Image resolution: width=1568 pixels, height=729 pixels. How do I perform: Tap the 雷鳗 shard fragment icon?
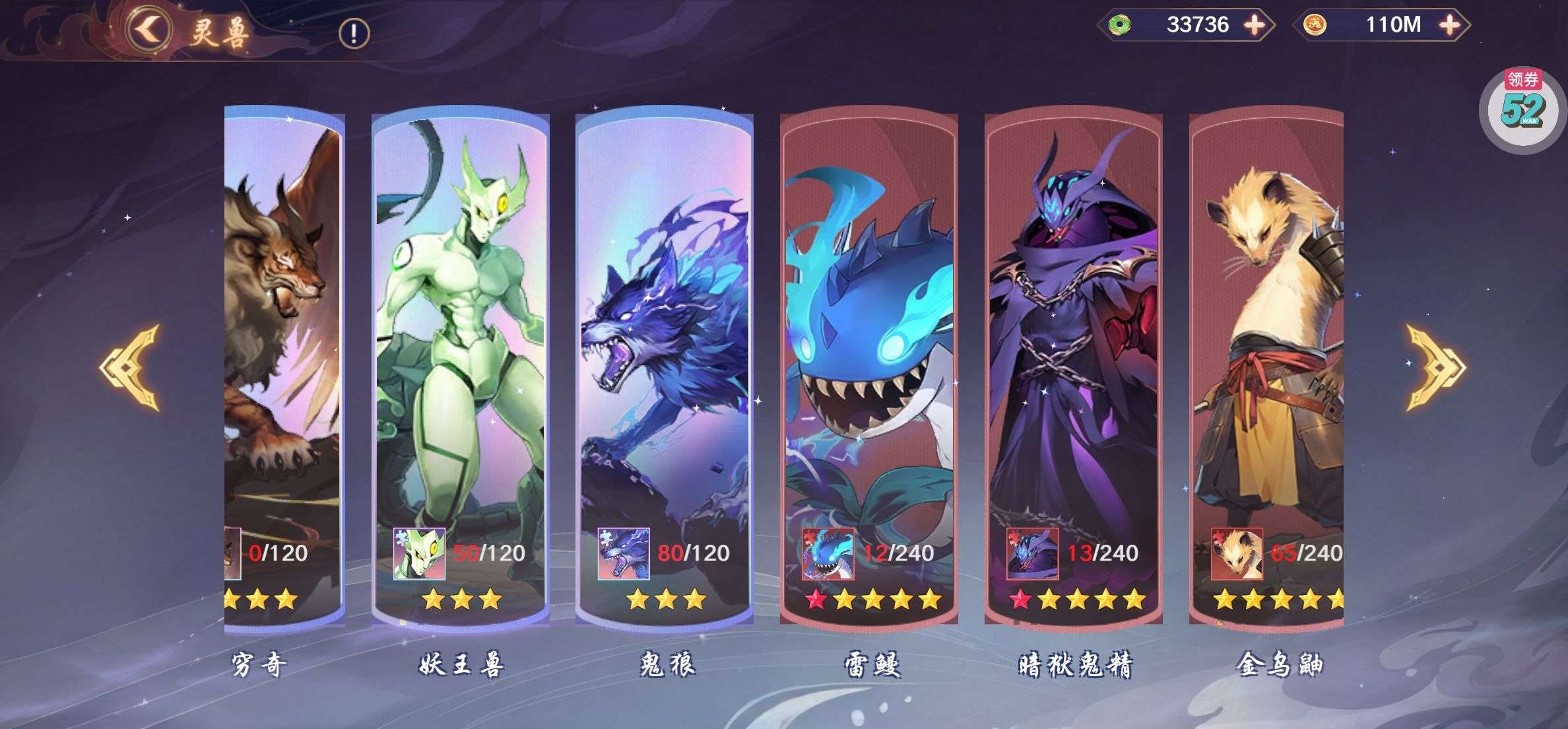pos(828,554)
